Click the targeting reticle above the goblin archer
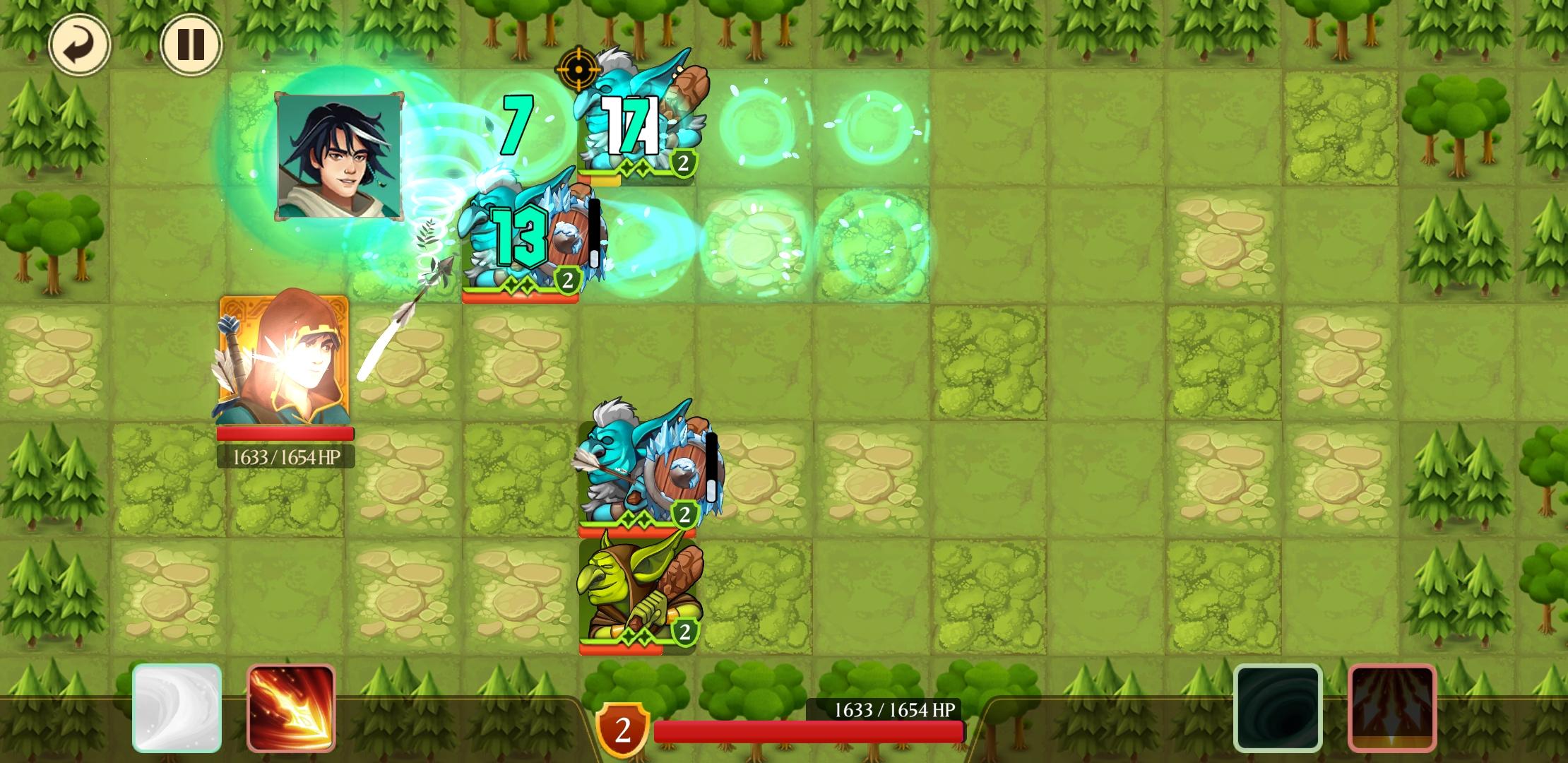 click(x=578, y=69)
